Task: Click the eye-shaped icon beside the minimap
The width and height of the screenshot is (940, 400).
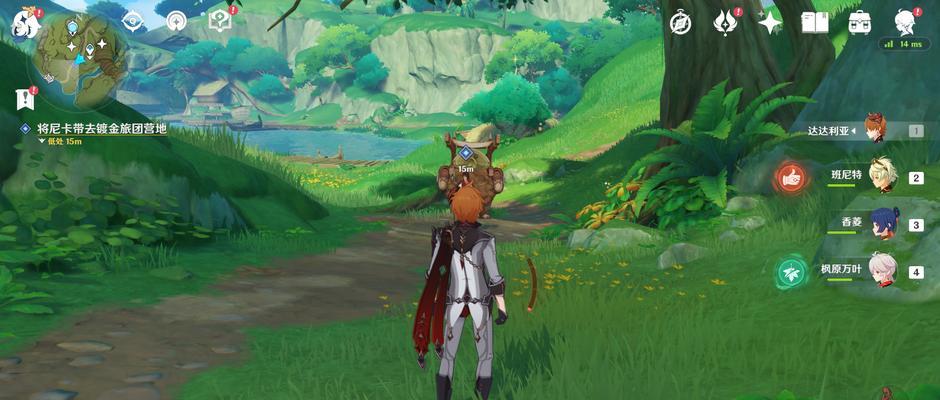Action: pyautogui.click(x=133, y=21)
